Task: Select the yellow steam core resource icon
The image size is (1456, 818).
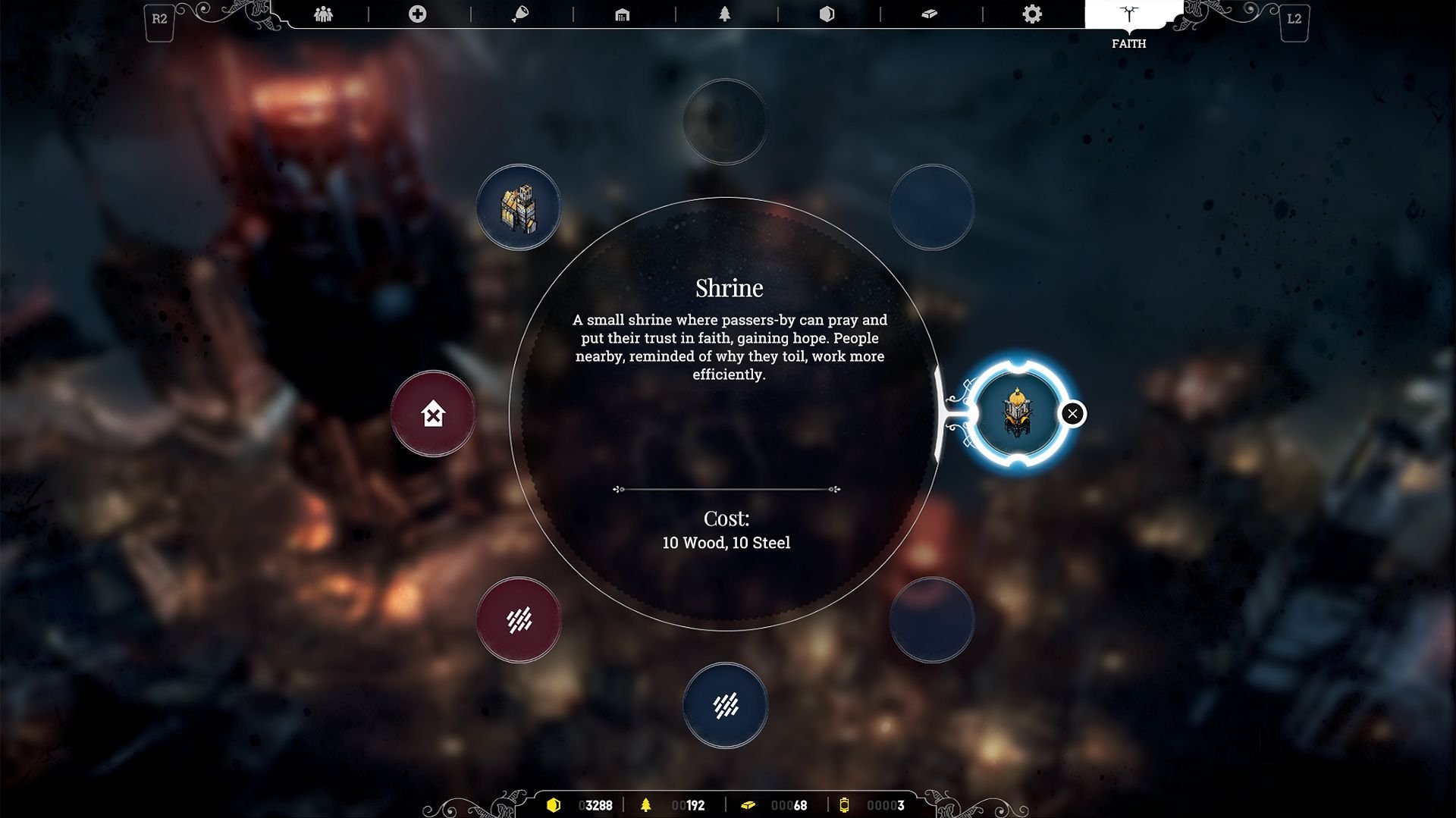Action: coord(846,805)
